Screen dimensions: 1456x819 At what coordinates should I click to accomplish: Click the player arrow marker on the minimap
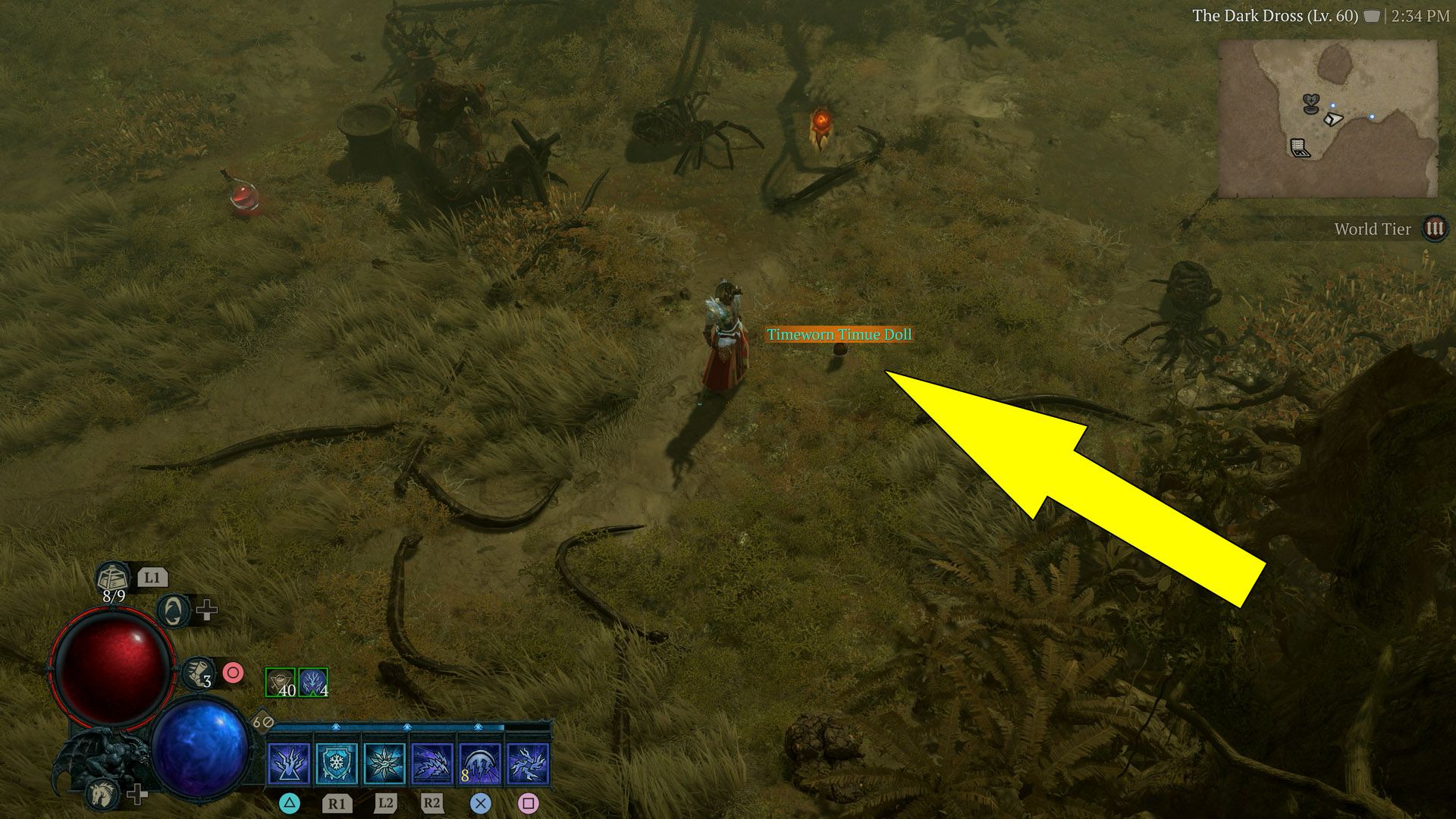1333,119
